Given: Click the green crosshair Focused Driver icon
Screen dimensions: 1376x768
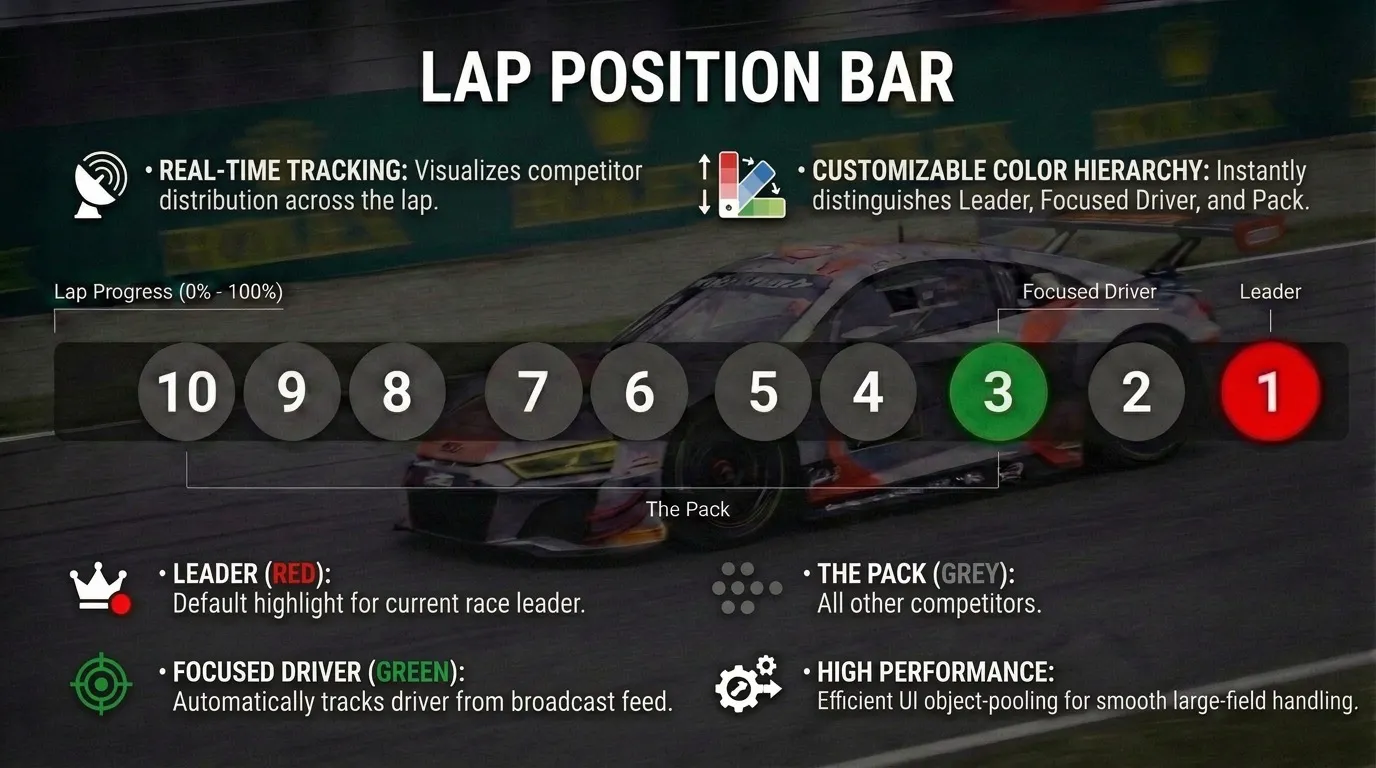Looking at the screenshot, I should (100, 685).
